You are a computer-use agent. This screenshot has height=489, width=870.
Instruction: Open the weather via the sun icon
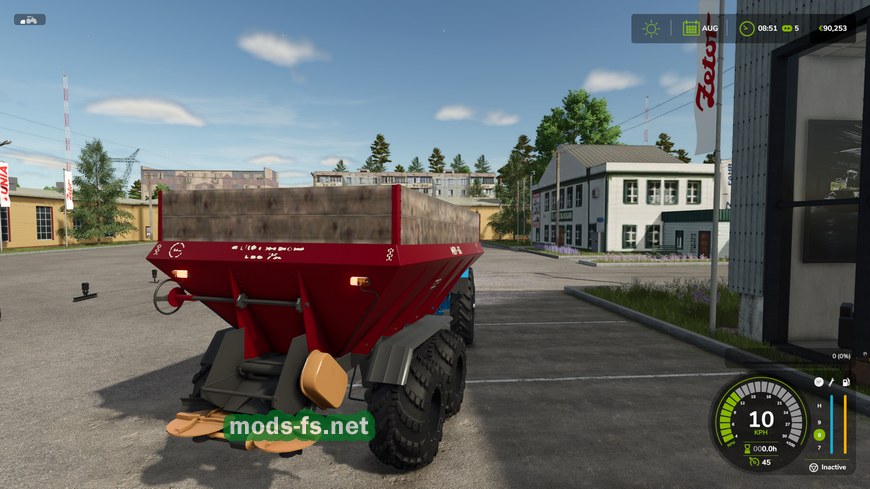tap(651, 28)
